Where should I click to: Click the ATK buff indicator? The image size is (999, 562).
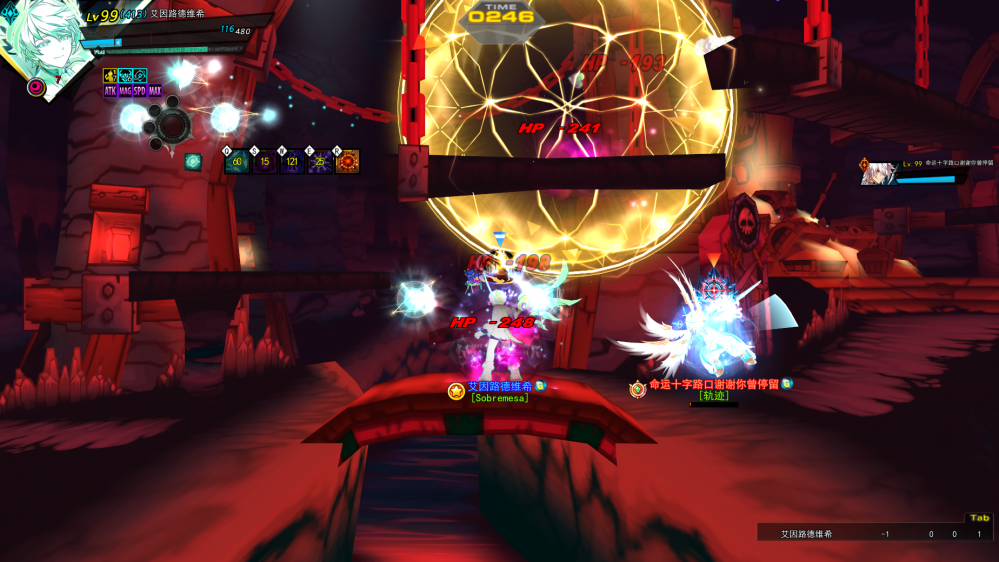point(110,91)
